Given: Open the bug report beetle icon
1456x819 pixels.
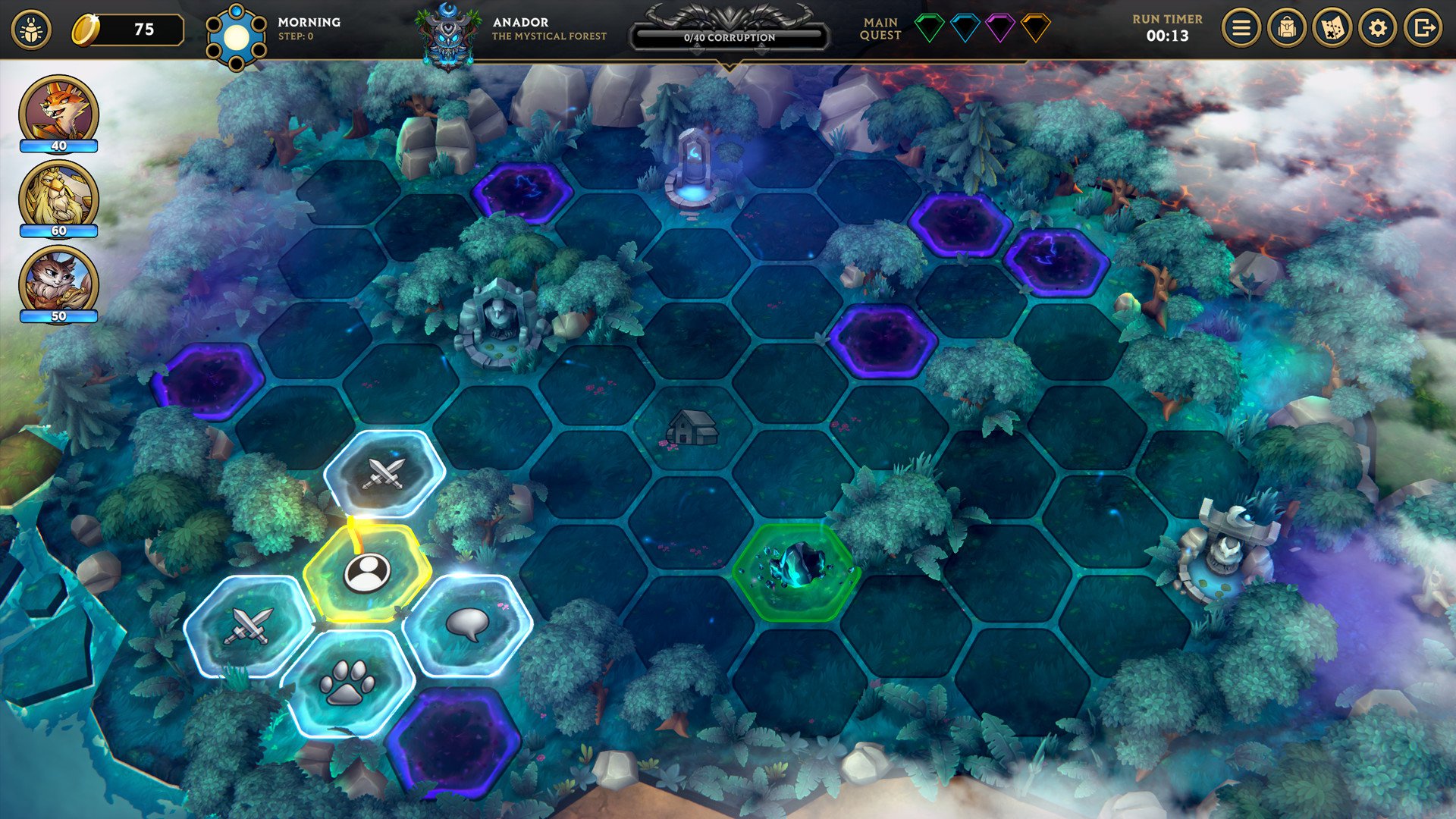Looking at the screenshot, I should coord(31,30).
